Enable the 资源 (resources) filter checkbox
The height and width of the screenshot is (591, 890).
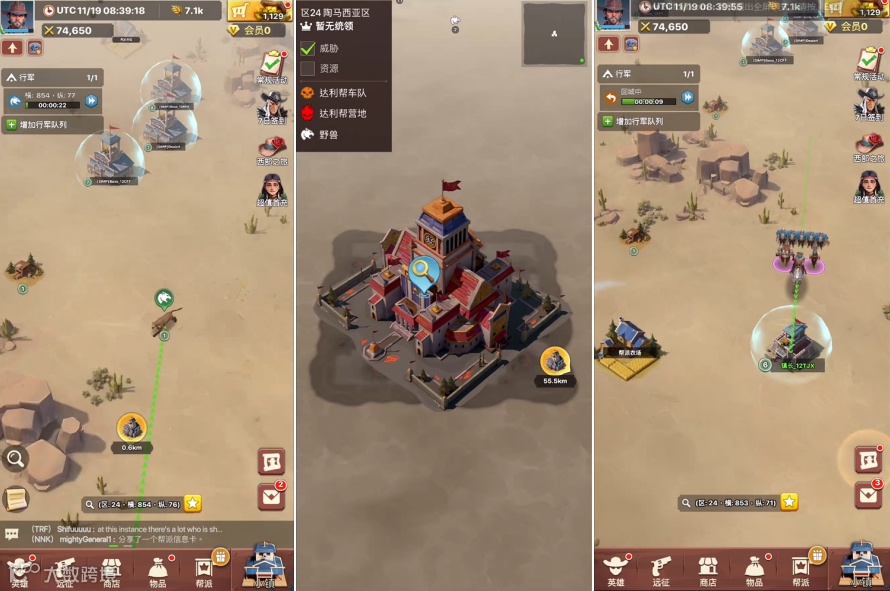pos(308,69)
